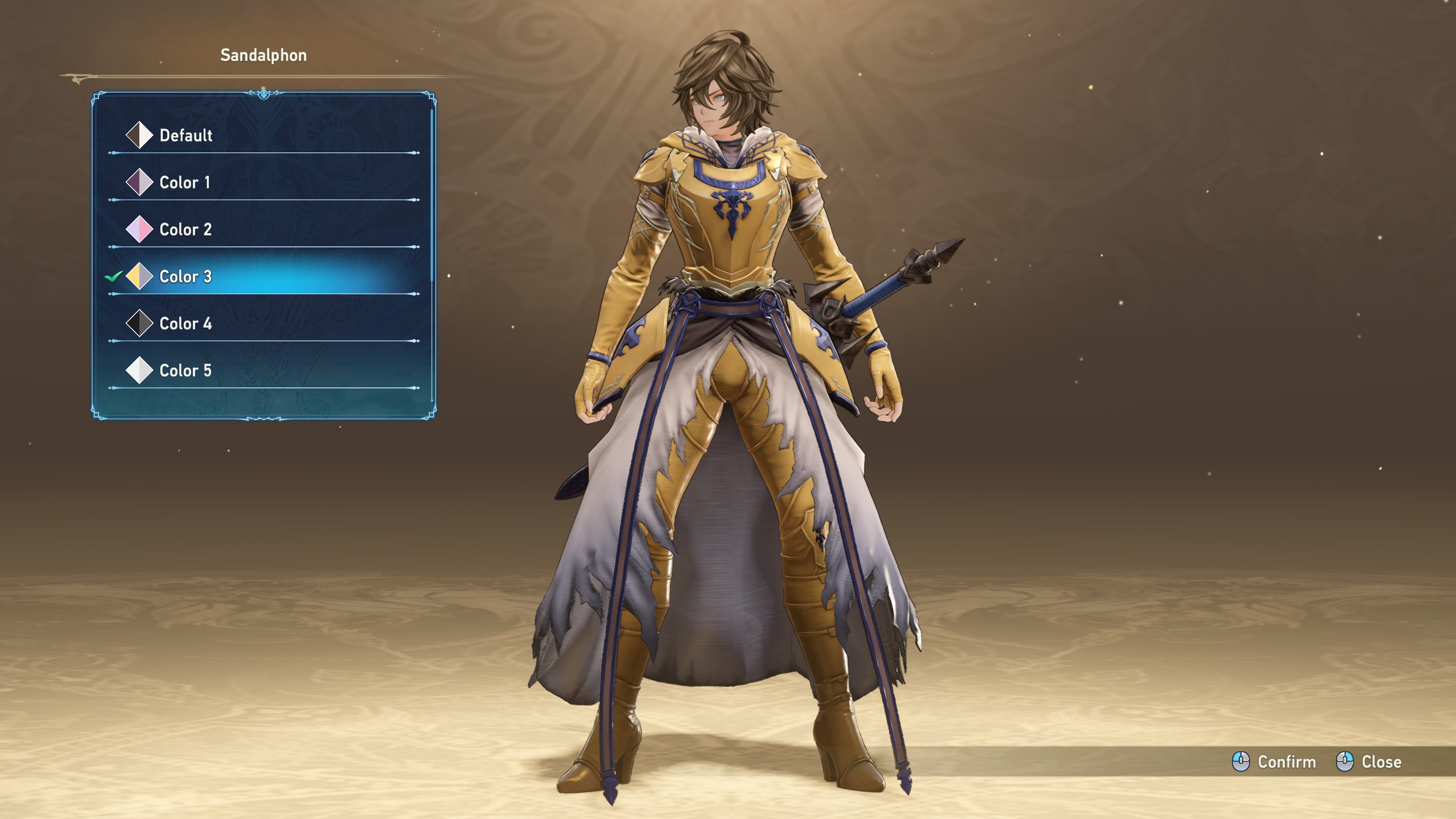Choose the Color 1 option
Viewport: 1456px width, 819px height.
184,183
